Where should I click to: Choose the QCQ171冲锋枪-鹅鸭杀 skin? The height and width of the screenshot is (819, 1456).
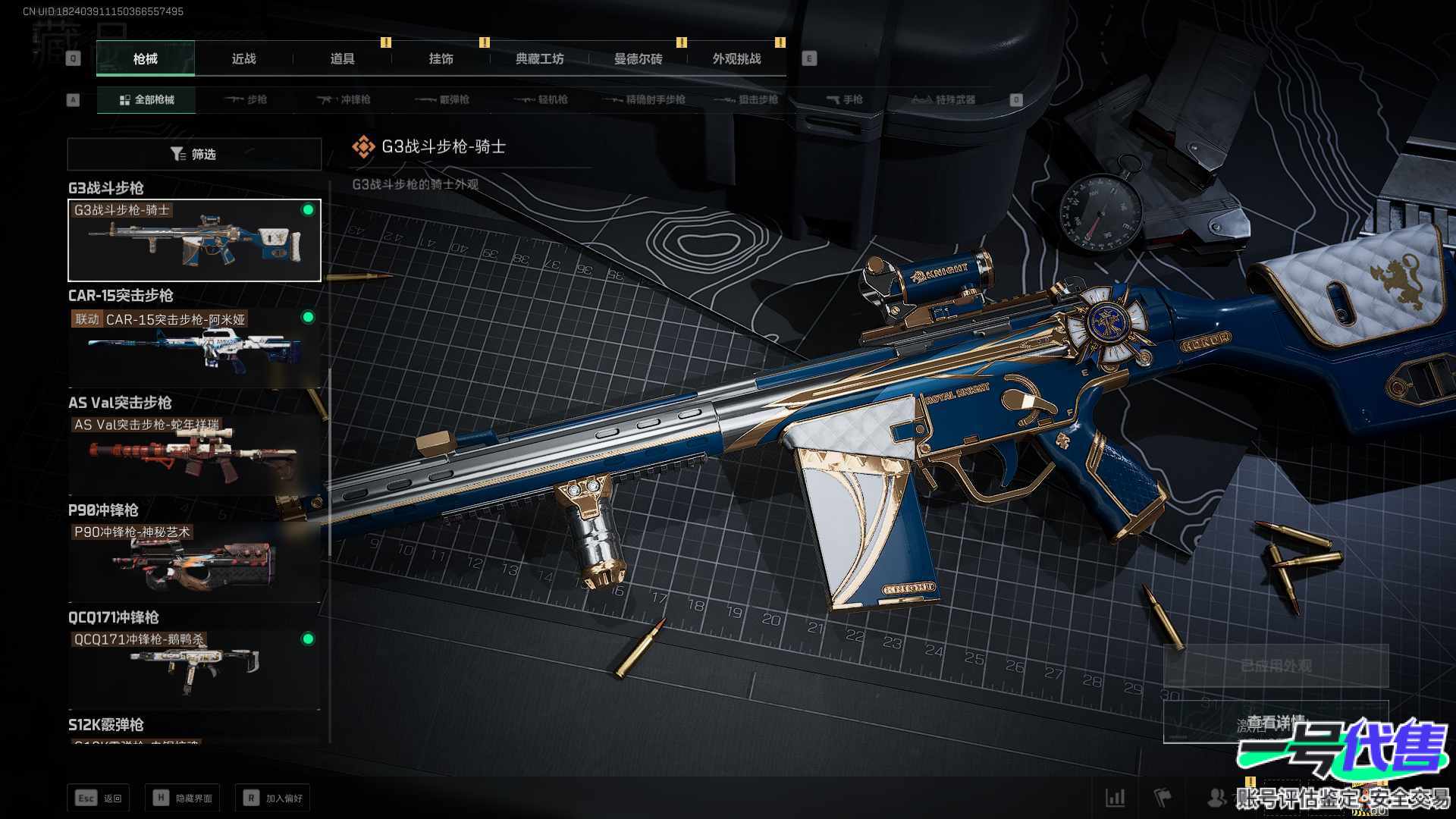coord(194,670)
